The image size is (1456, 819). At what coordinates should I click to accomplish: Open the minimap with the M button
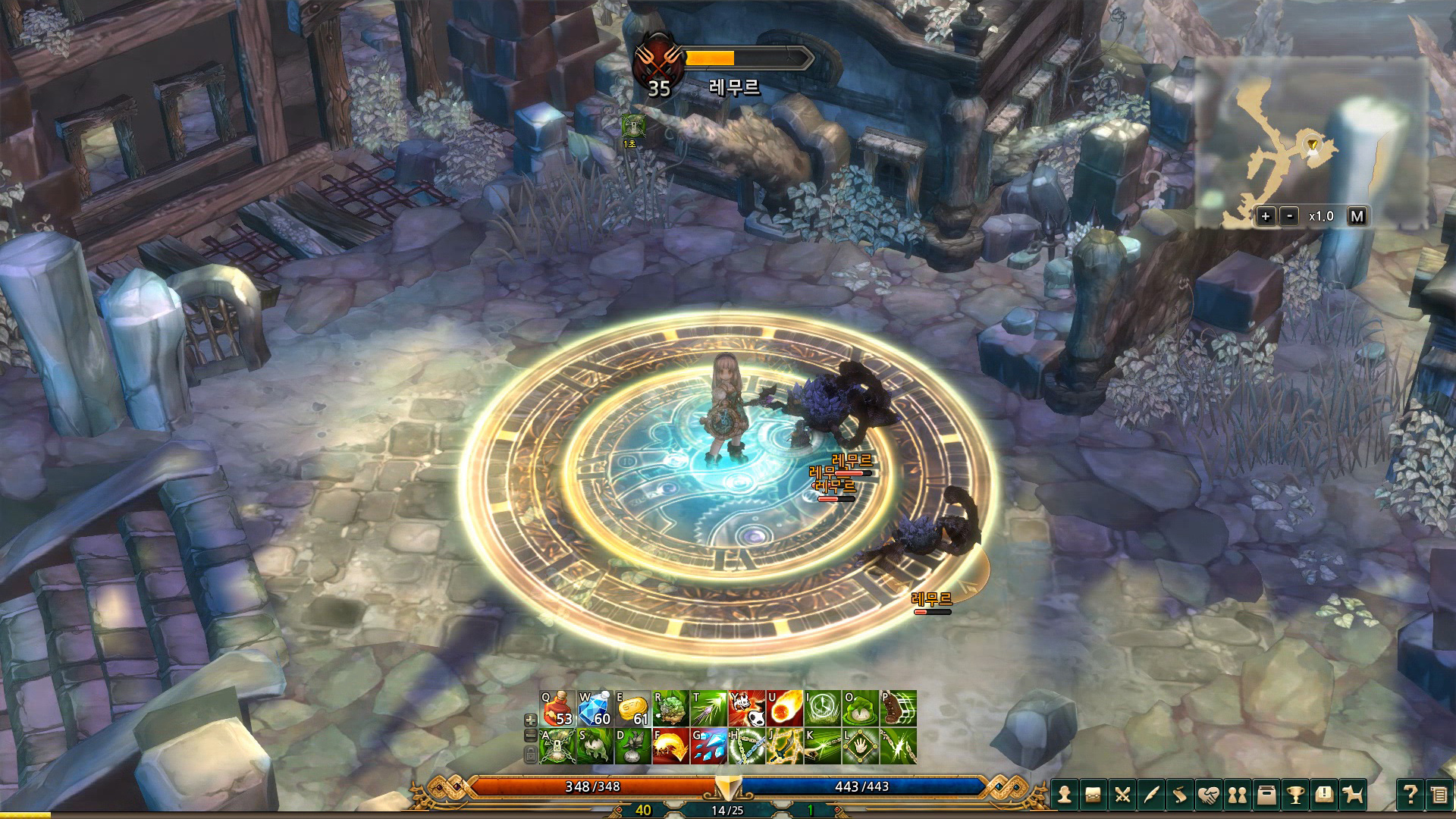click(1357, 216)
